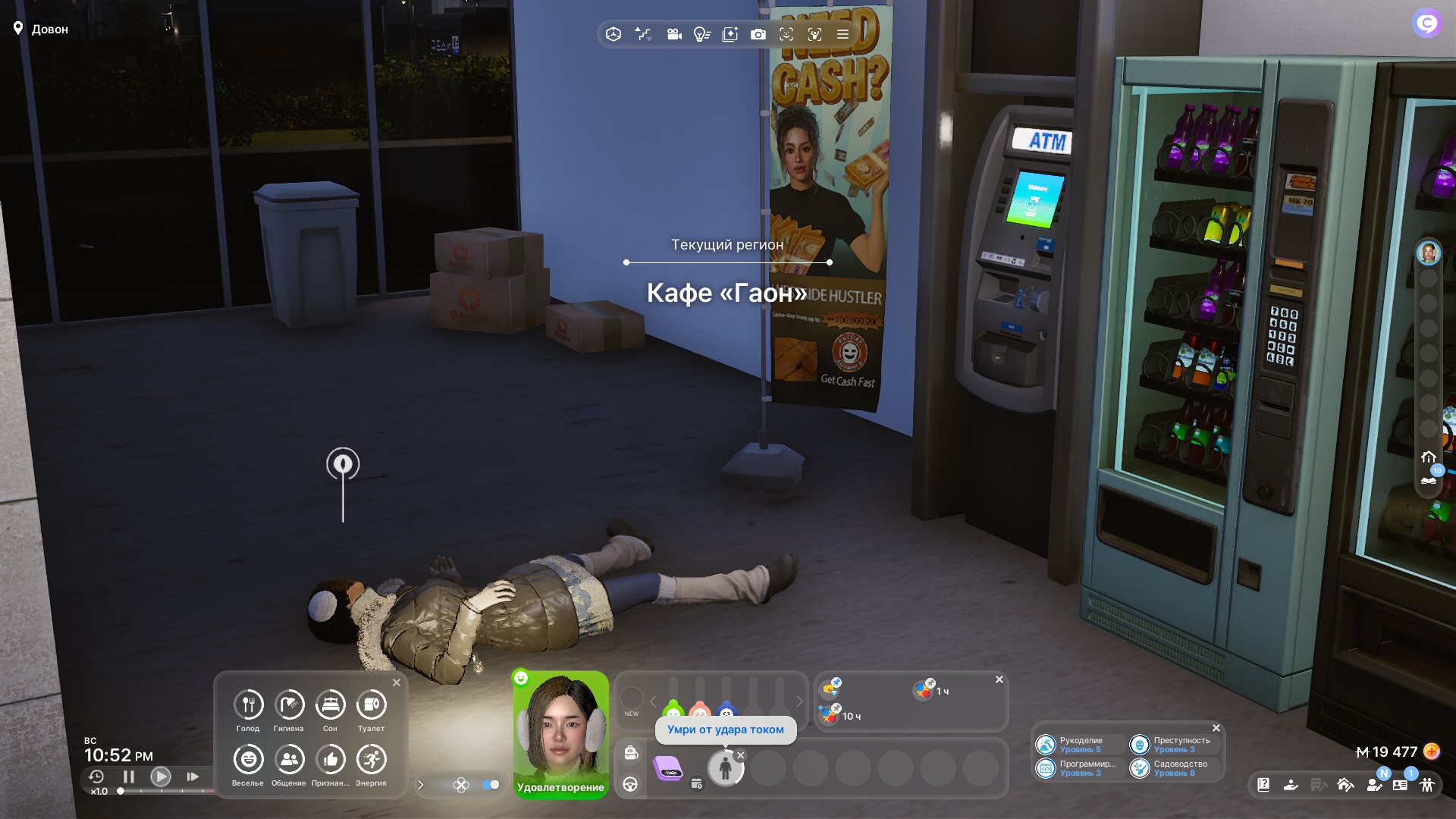Cancel the queued electrocution action
The width and height of the screenshot is (1456, 819).
(x=741, y=755)
